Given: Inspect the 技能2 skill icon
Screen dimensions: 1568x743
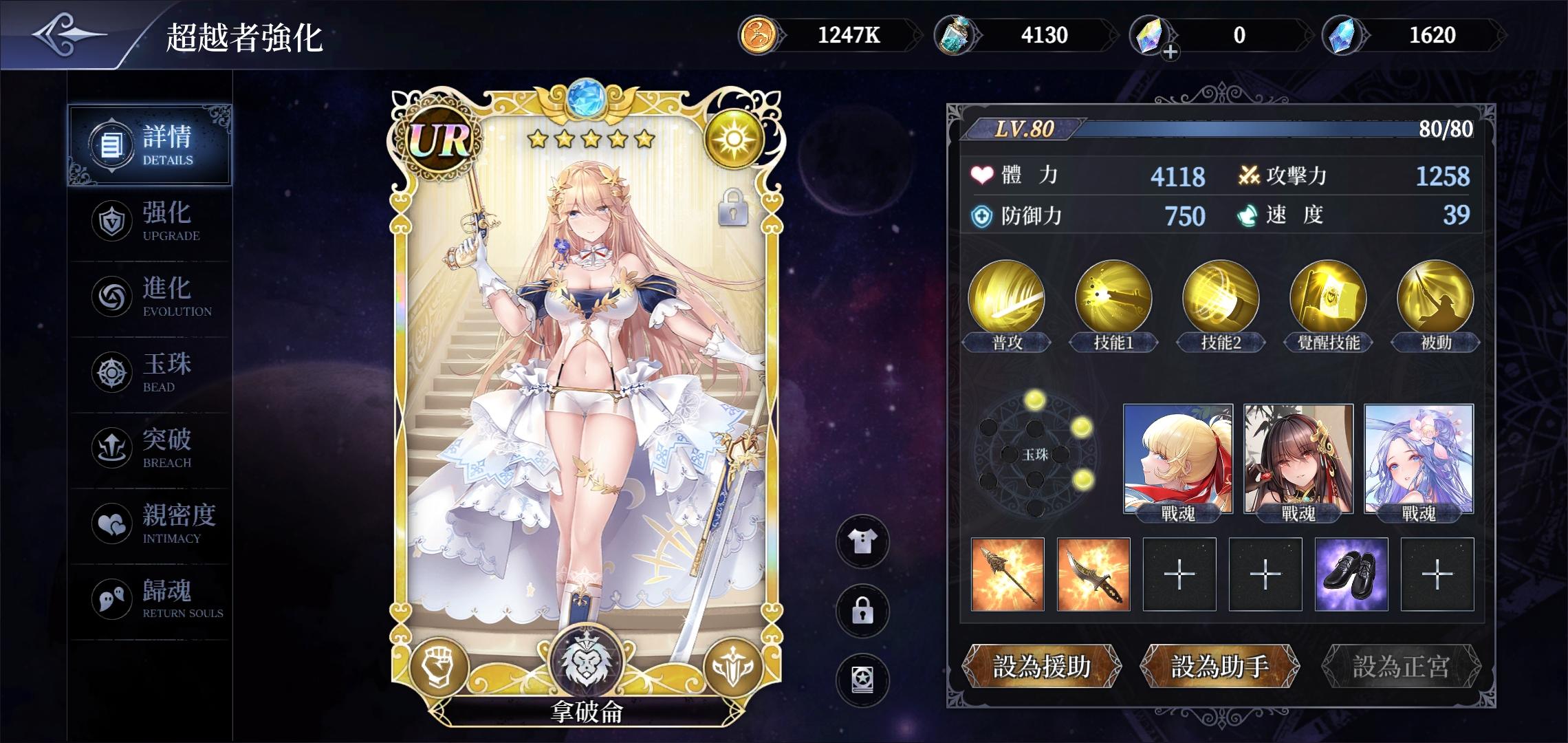Looking at the screenshot, I should [x=1221, y=299].
